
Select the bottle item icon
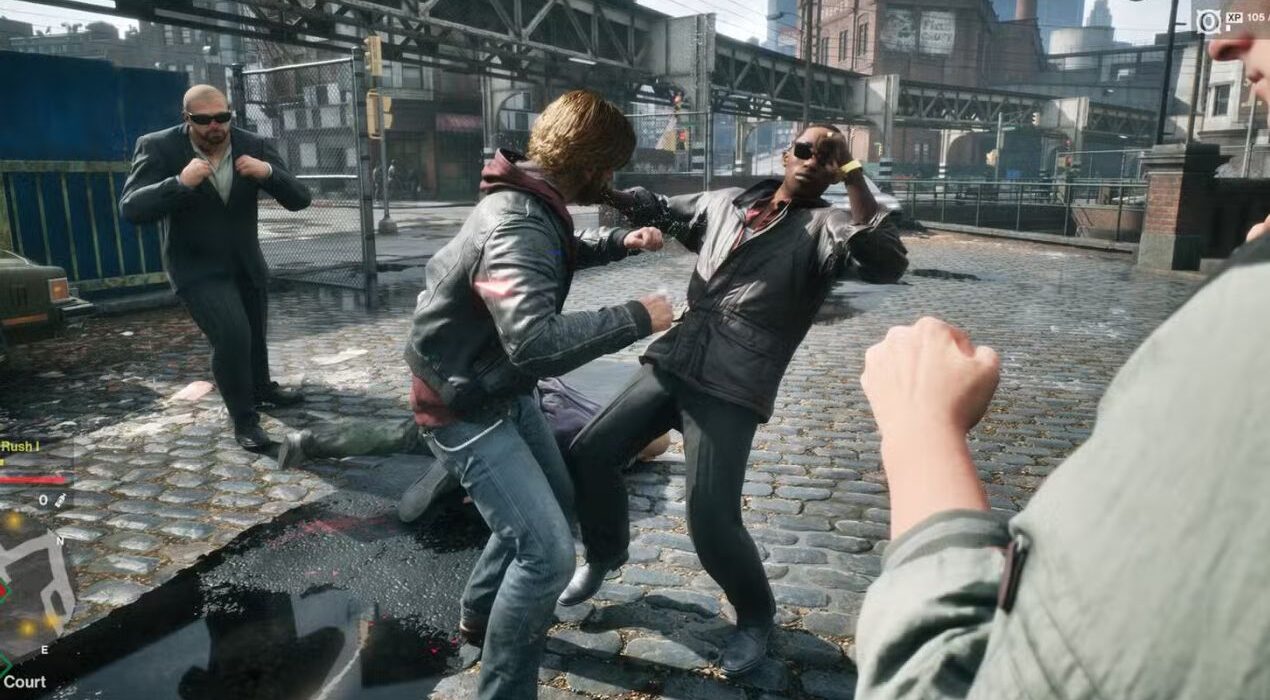pyautogui.click(x=60, y=499)
